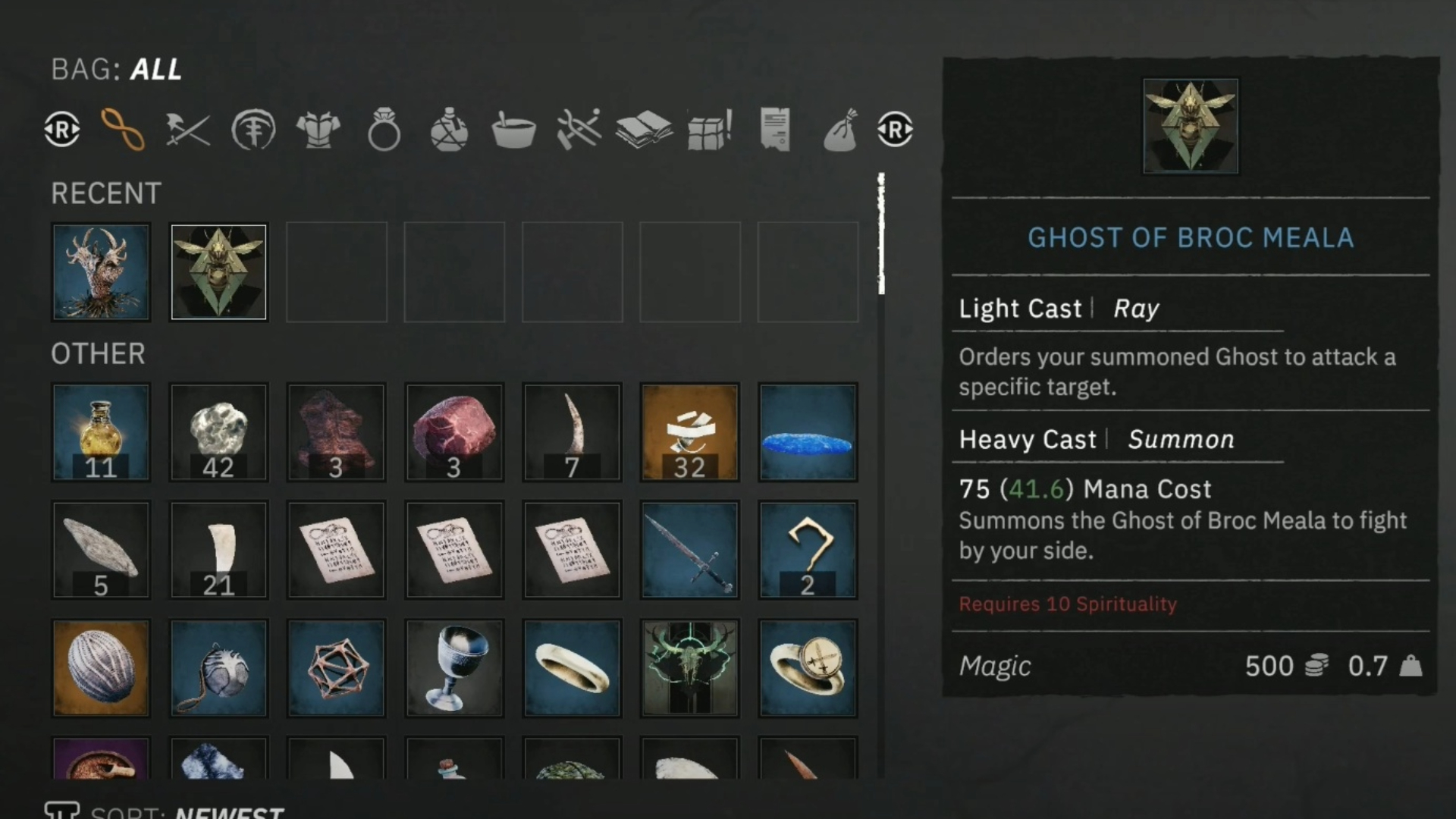1456x819 pixels.
Task: Select the coin pouch category tab
Action: pyautogui.click(x=840, y=130)
